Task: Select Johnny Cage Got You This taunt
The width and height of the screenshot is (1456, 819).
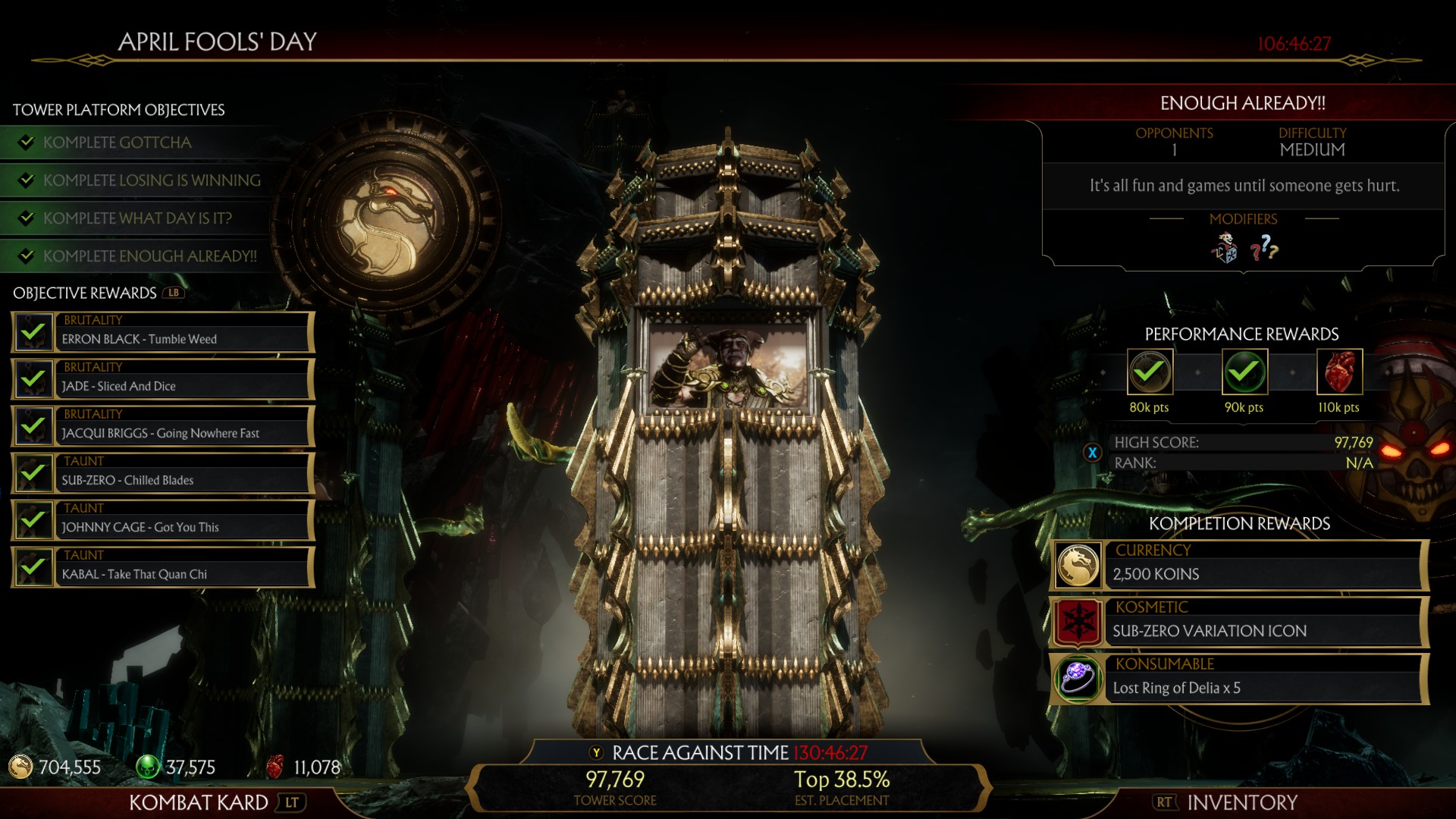Action: click(x=163, y=520)
